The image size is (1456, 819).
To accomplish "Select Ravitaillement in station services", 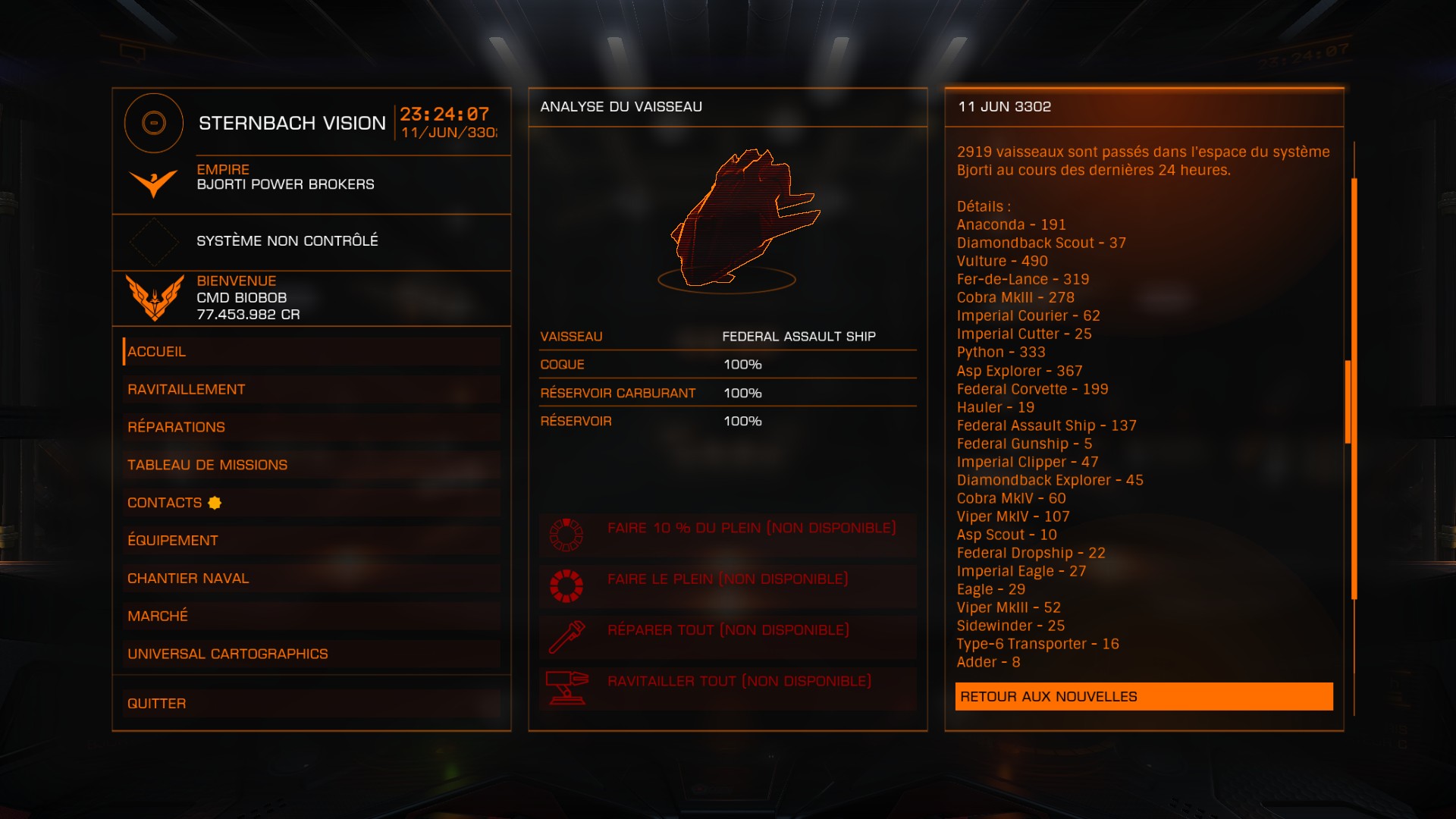I will tap(311, 390).
